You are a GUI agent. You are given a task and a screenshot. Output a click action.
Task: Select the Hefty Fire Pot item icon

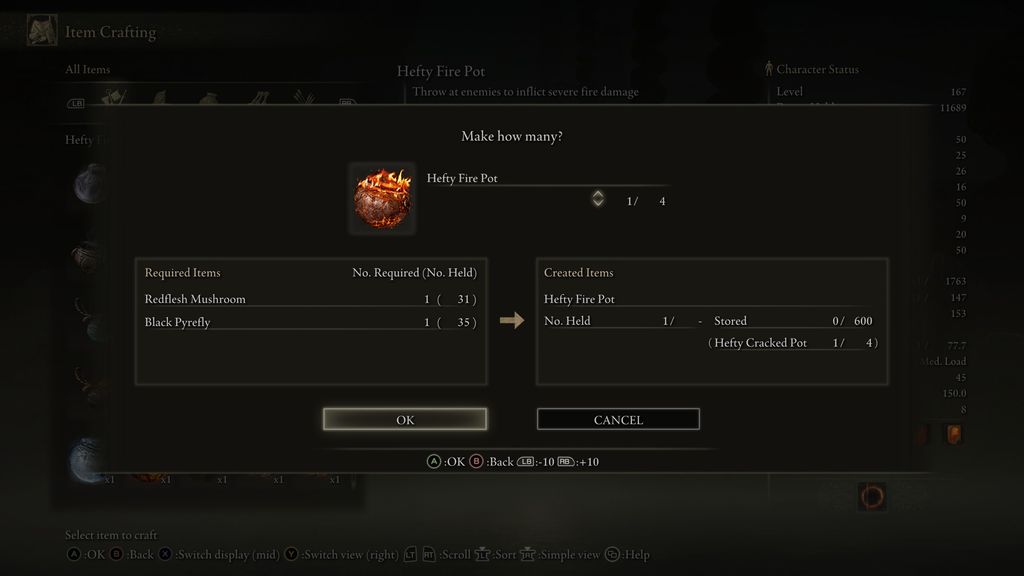(x=382, y=198)
